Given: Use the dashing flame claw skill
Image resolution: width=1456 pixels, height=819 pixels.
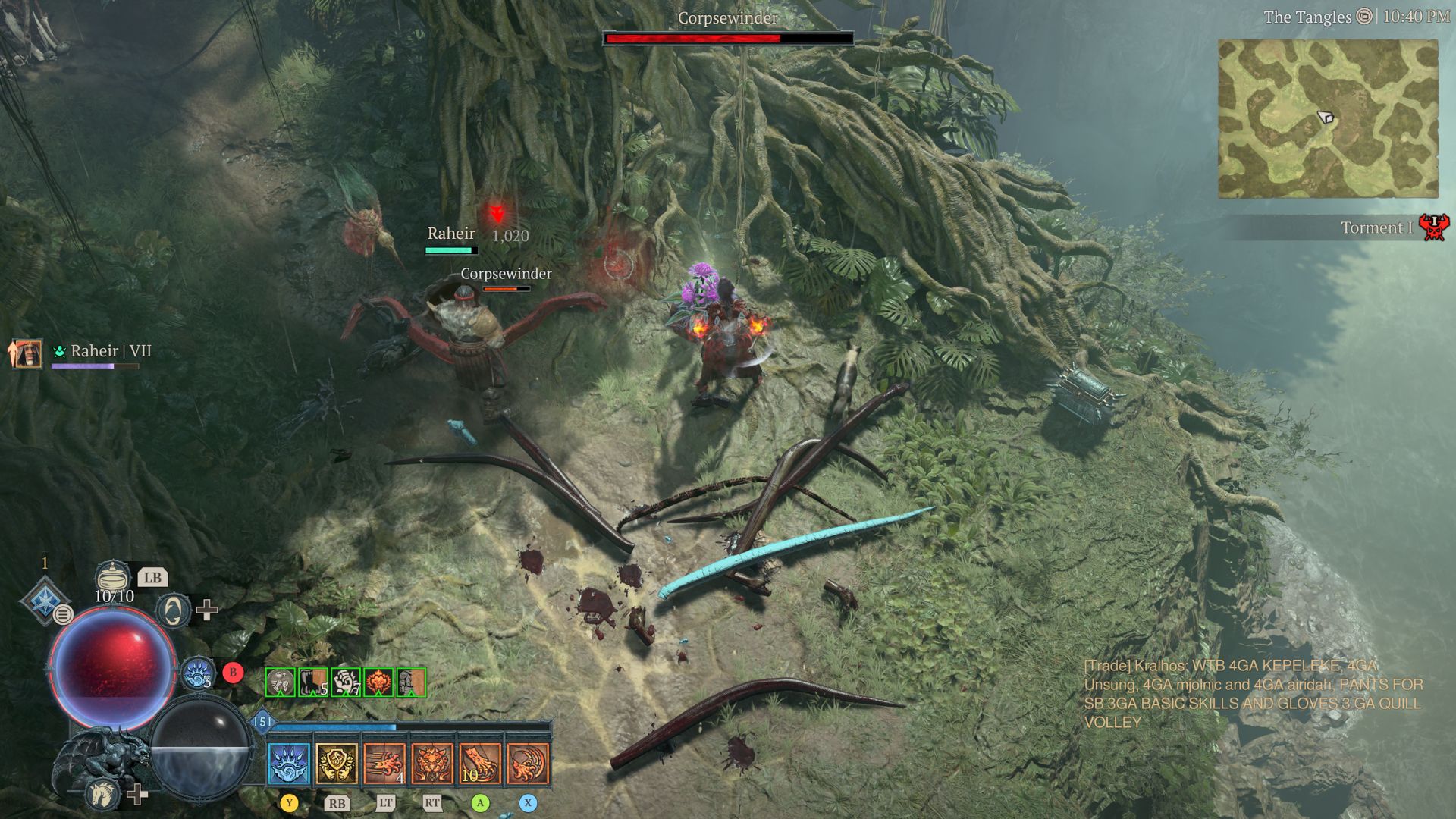Looking at the screenshot, I should [384, 763].
